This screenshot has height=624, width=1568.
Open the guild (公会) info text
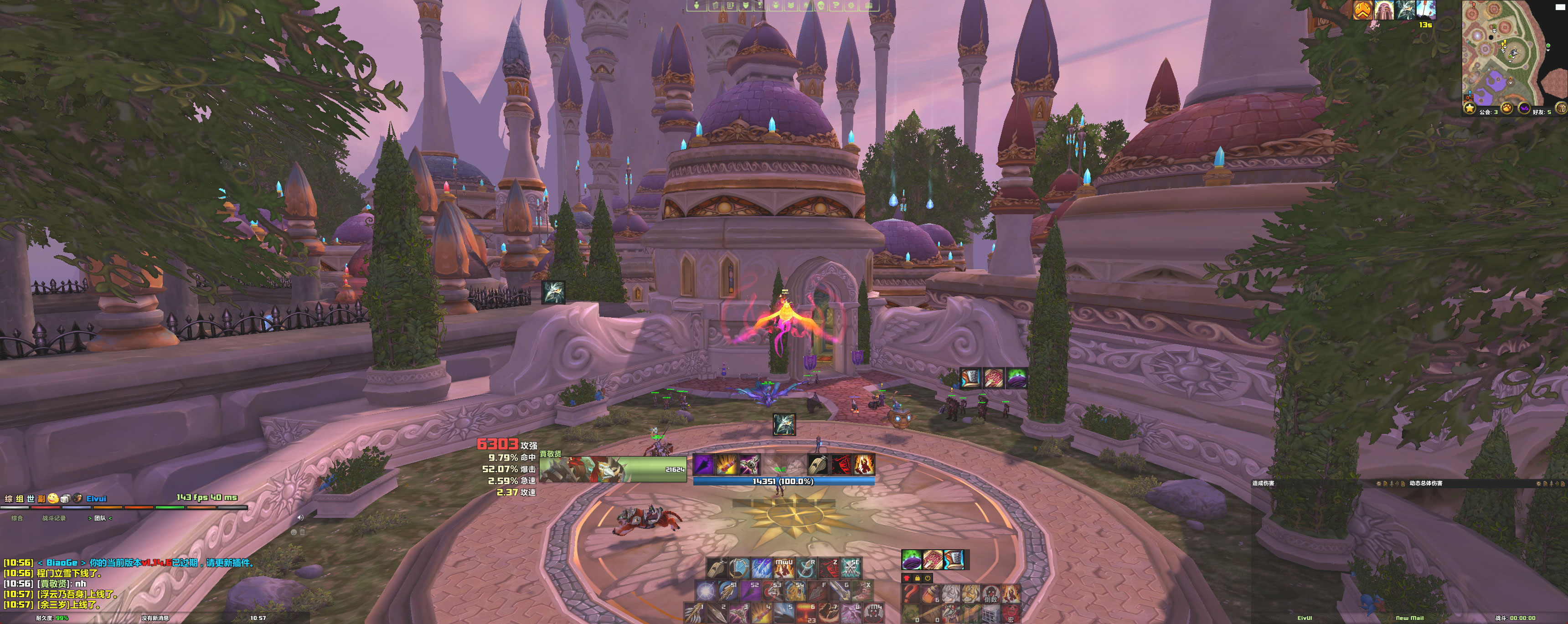1489,112
